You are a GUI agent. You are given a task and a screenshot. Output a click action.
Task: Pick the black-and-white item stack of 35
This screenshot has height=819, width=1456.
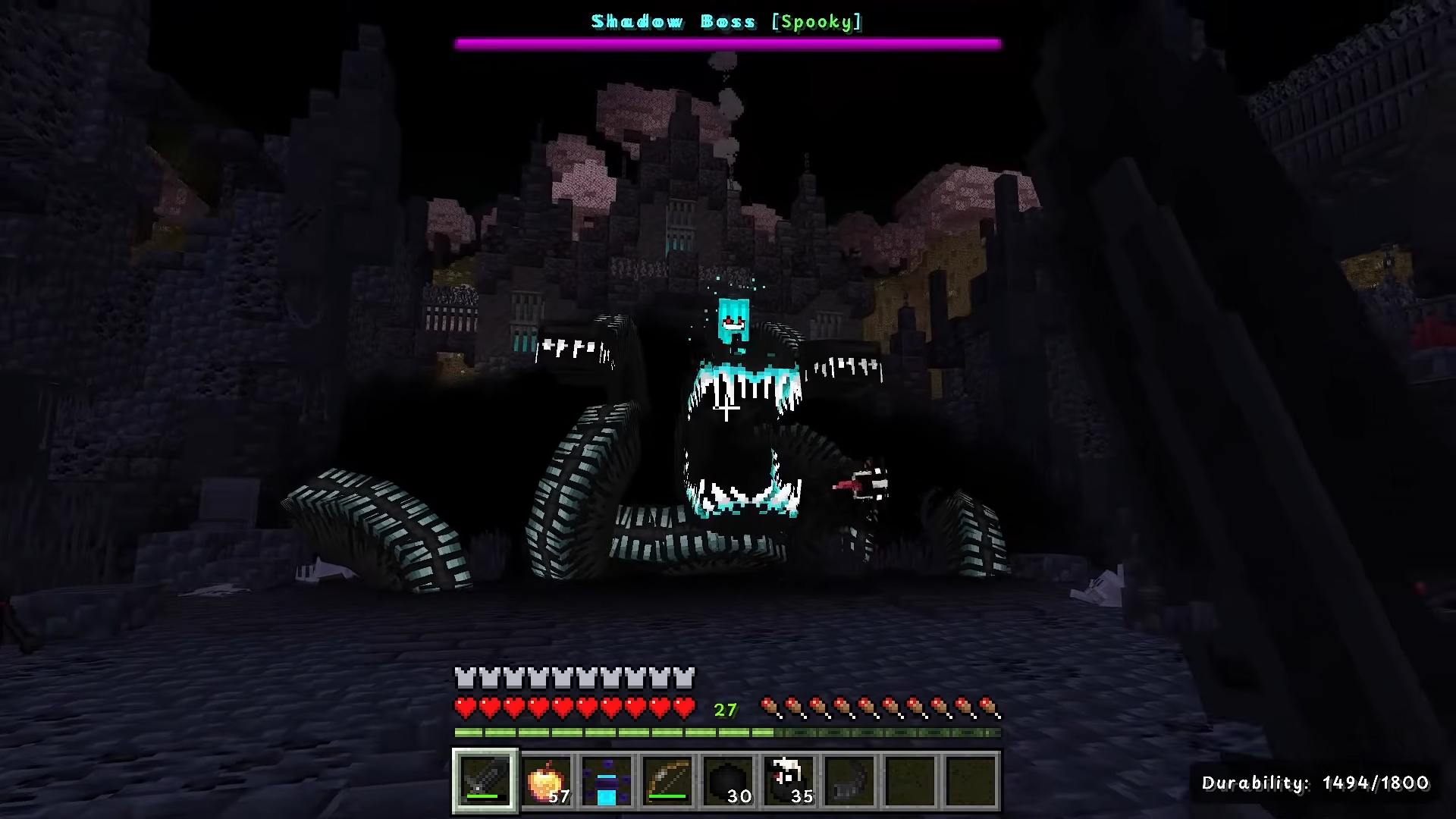(789, 780)
